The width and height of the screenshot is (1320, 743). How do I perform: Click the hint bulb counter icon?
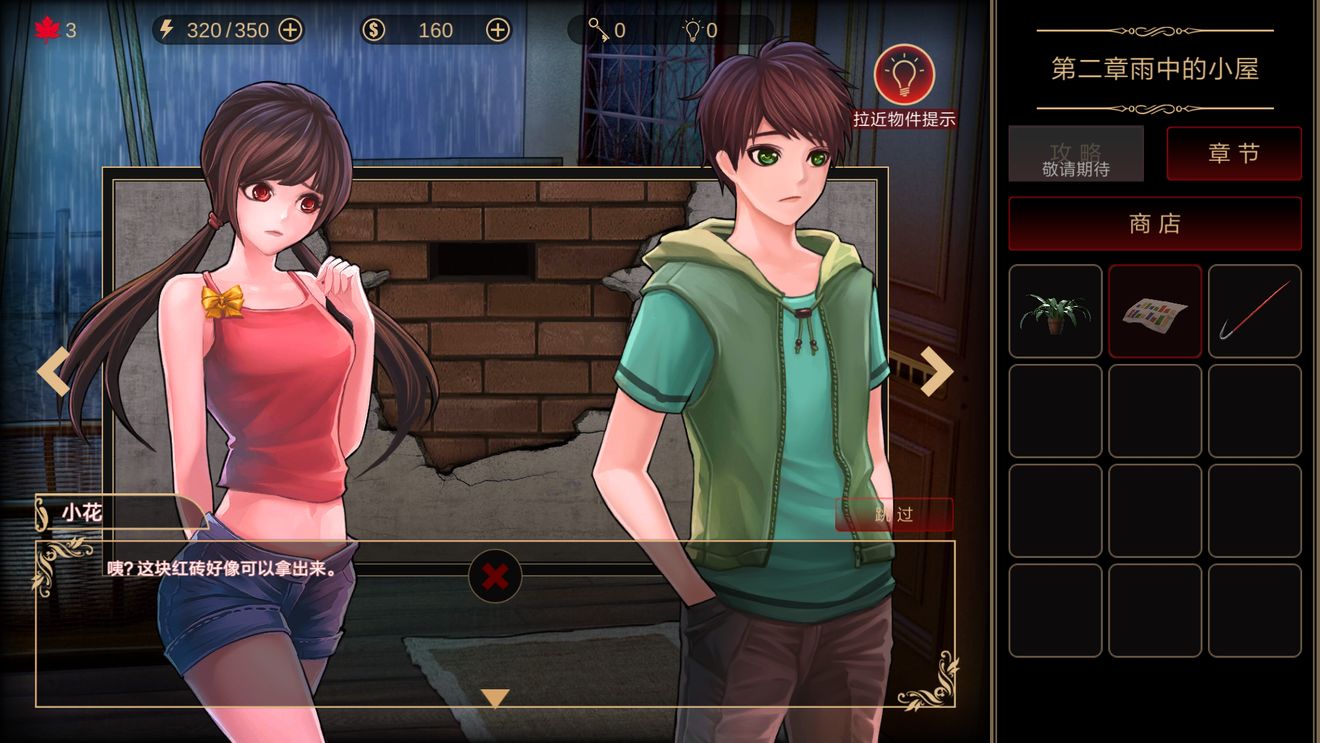pyautogui.click(x=692, y=30)
